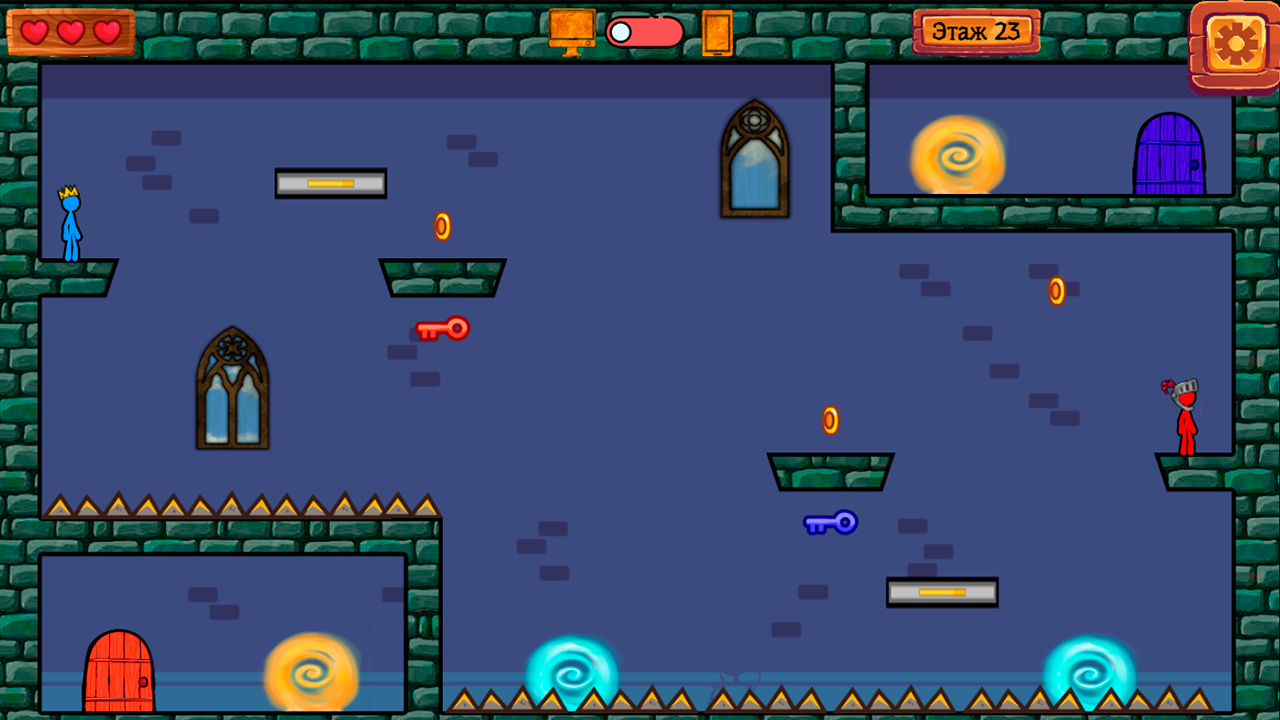The image size is (1280, 720).
Task: Pick up the red key
Action: (x=443, y=328)
